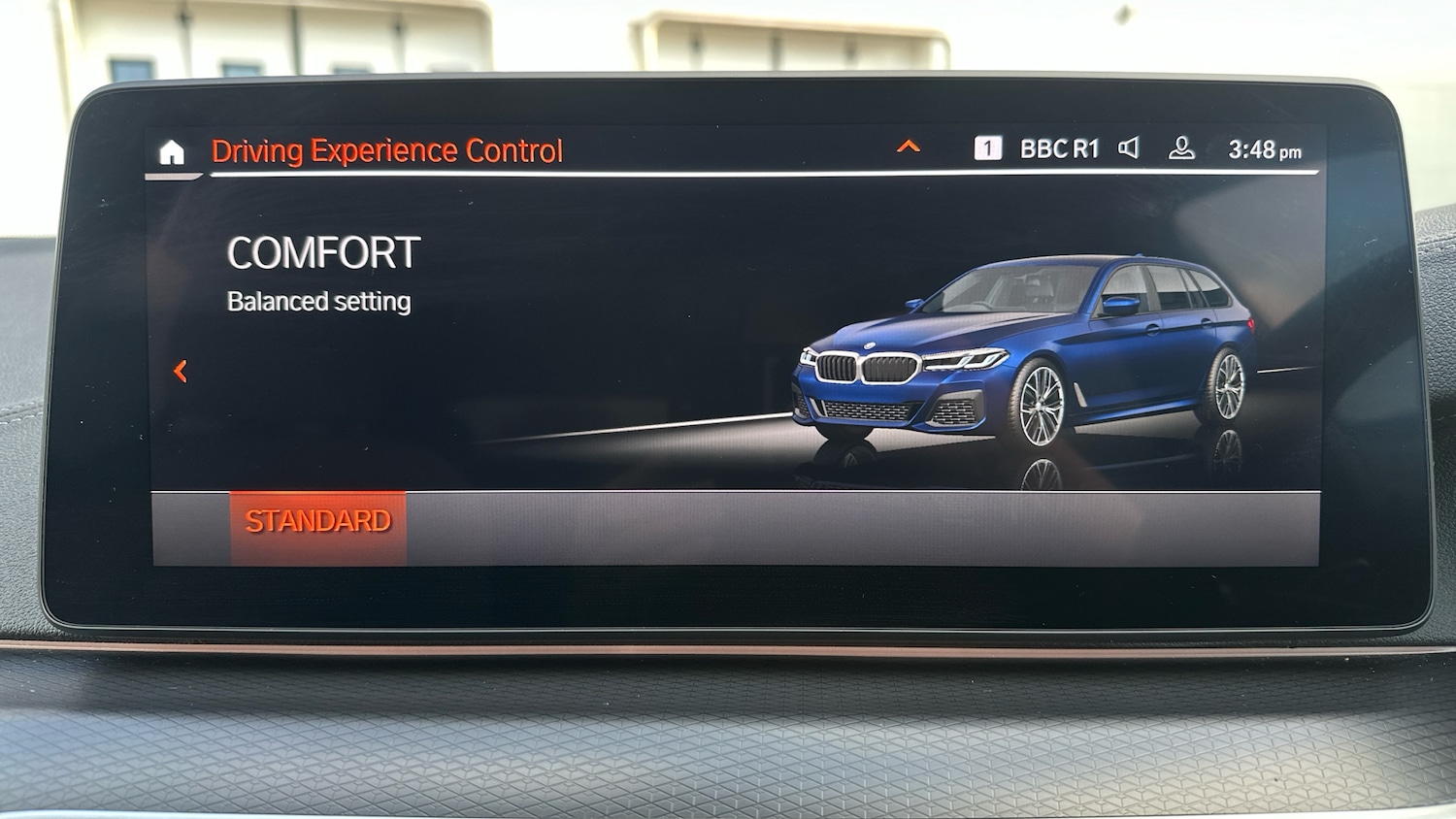
Task: Tap the house icon at top left
Action: (x=171, y=148)
